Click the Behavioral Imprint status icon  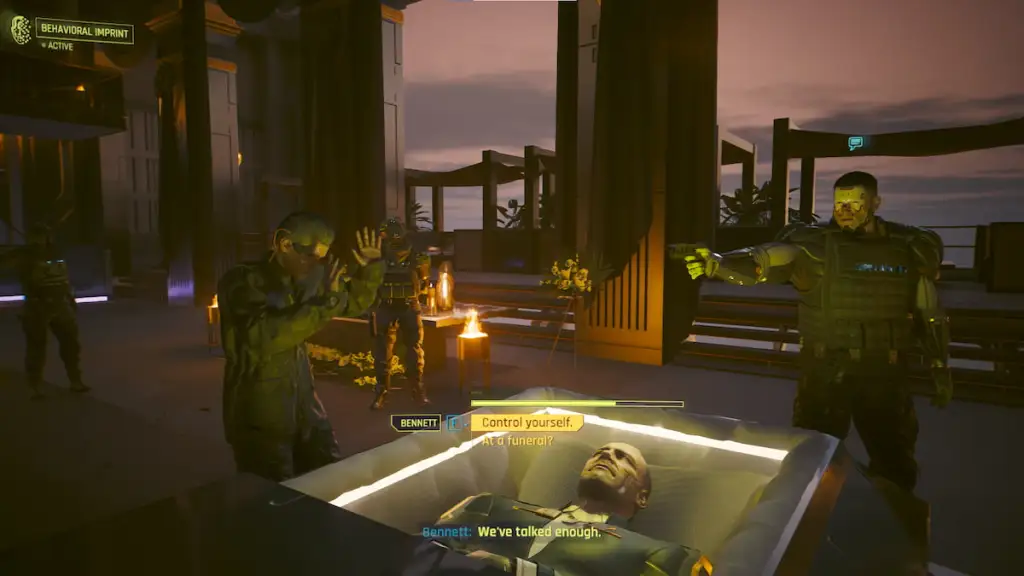click(x=20, y=30)
